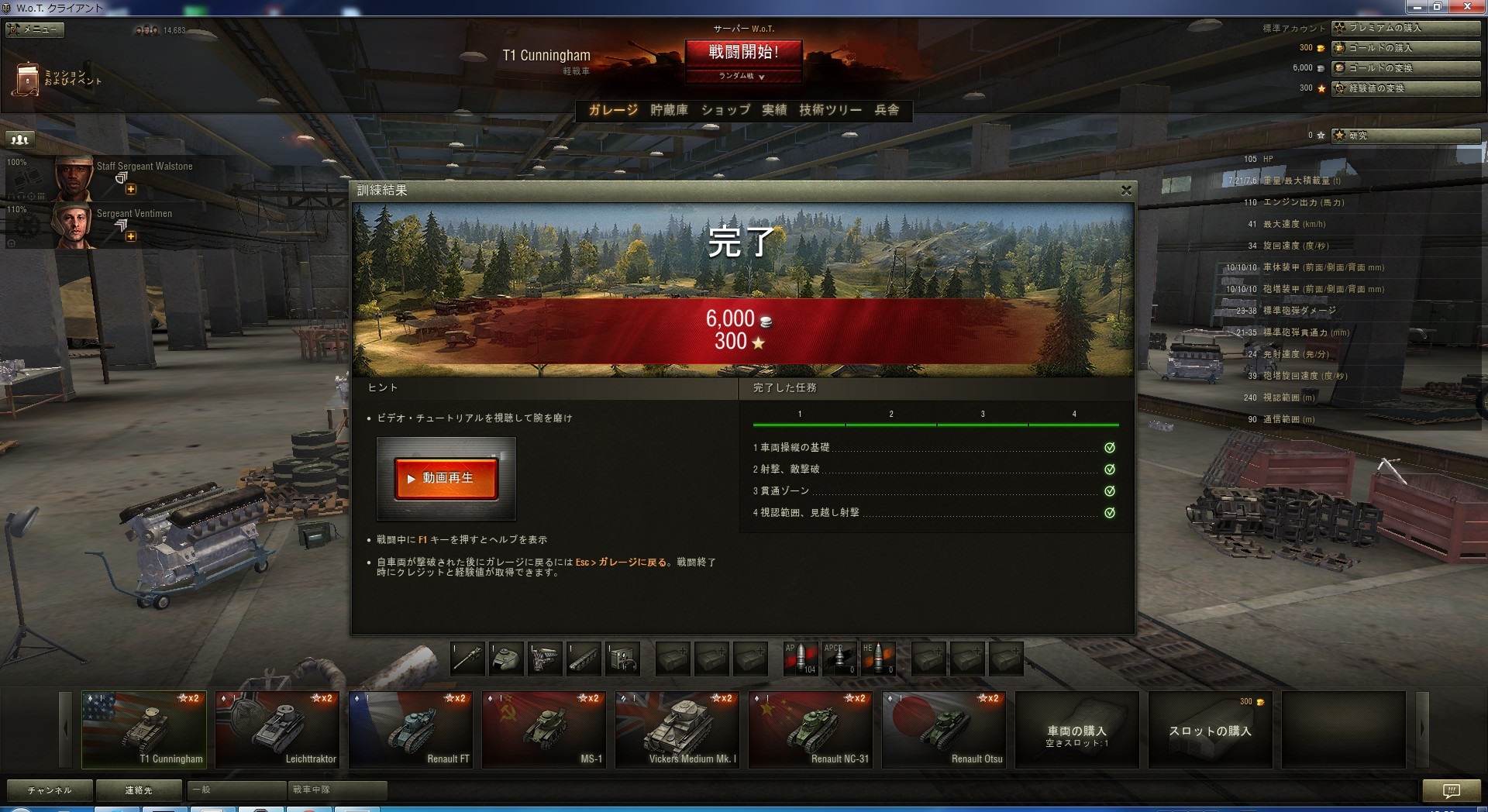Open the チャンネル chat channels button
This screenshot has width=1488, height=812.
(x=50, y=790)
